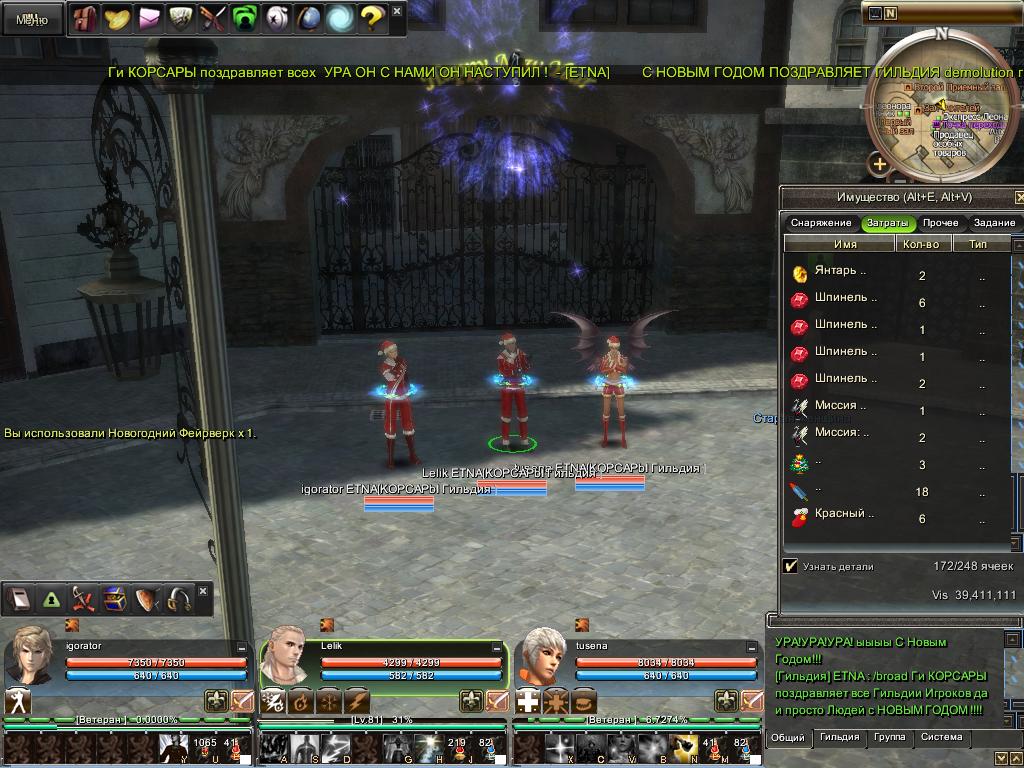Image resolution: width=1024 pixels, height=768 pixels.
Task: Open the Задание tab
Action: 994,223
